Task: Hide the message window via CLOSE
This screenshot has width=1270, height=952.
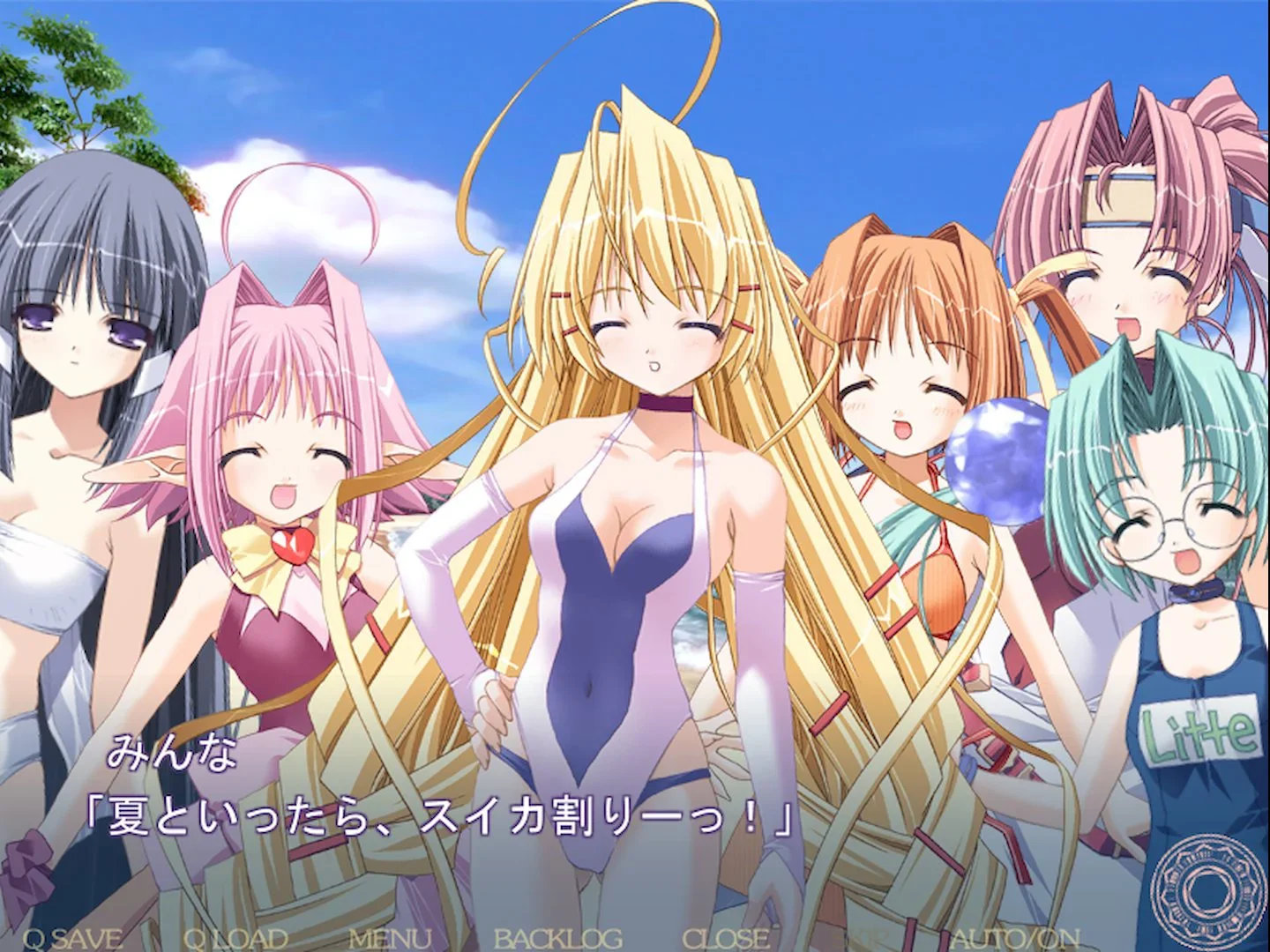Action: (728, 937)
